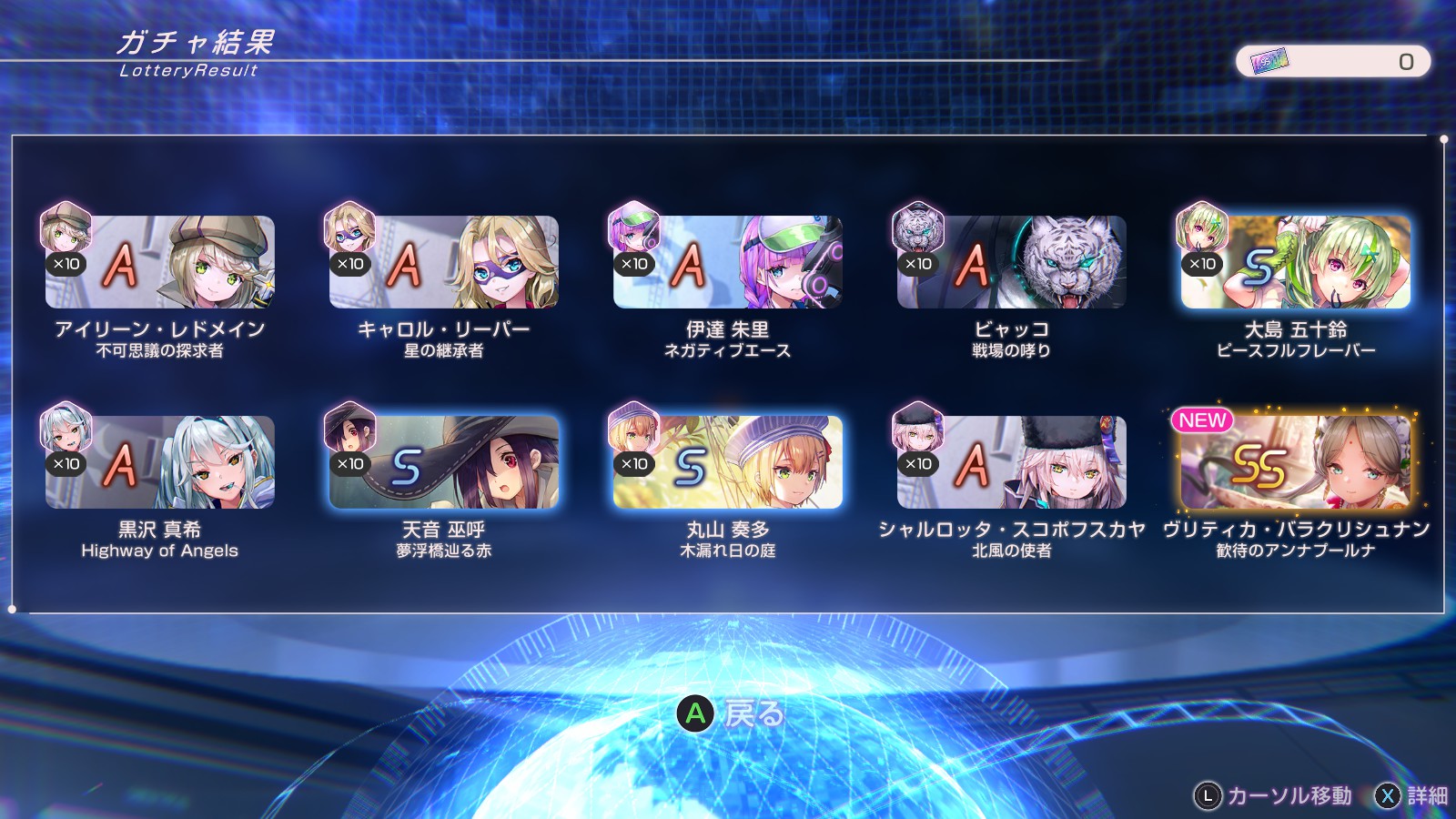Select the ビャッコ white tiger card
Screen dimensions: 1456x819
click(1012, 262)
